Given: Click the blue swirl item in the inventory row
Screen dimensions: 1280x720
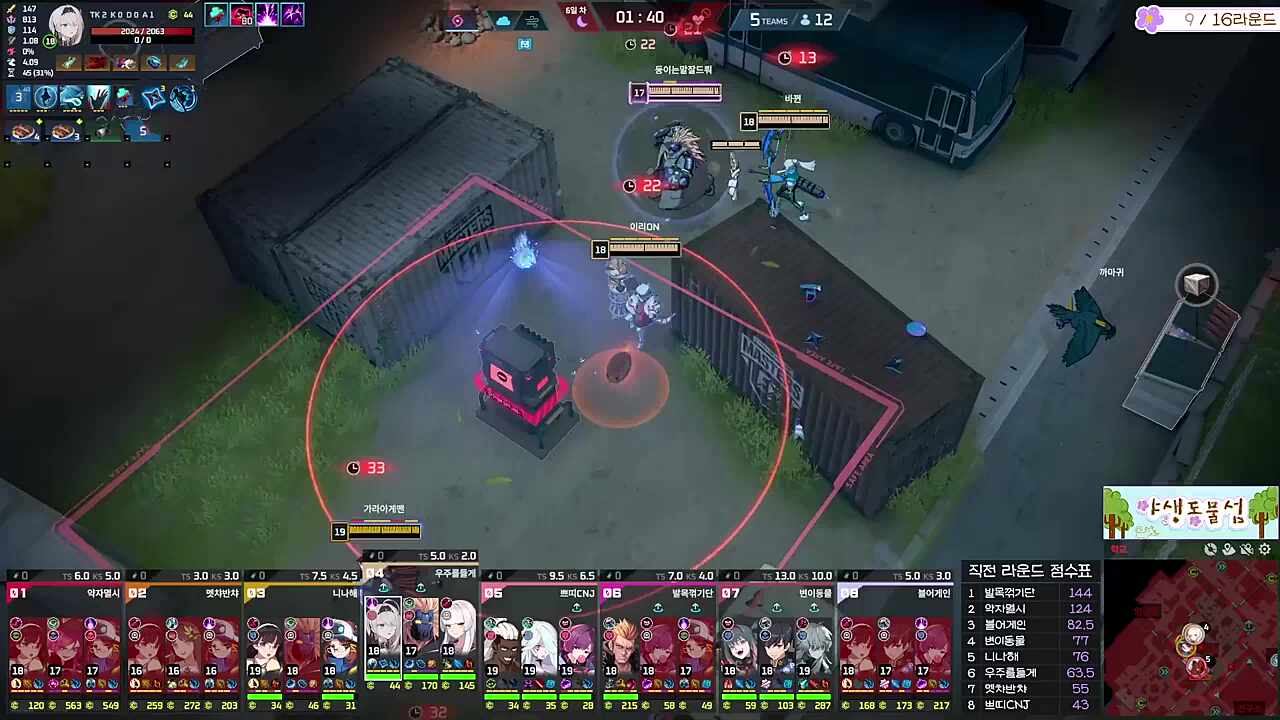Looking at the screenshot, I should (153, 63).
